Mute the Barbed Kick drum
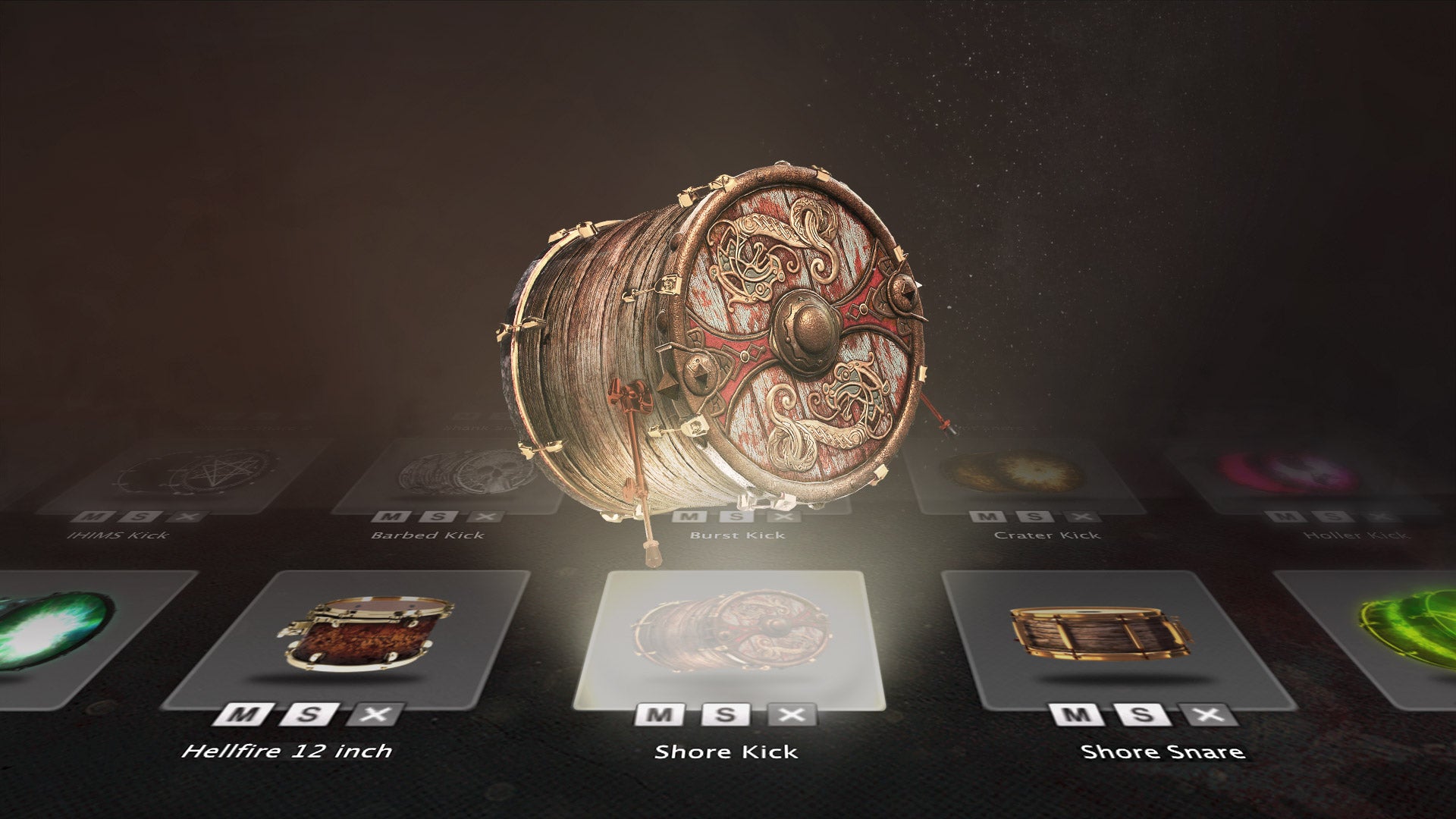The height and width of the screenshot is (819, 1456). tap(391, 517)
